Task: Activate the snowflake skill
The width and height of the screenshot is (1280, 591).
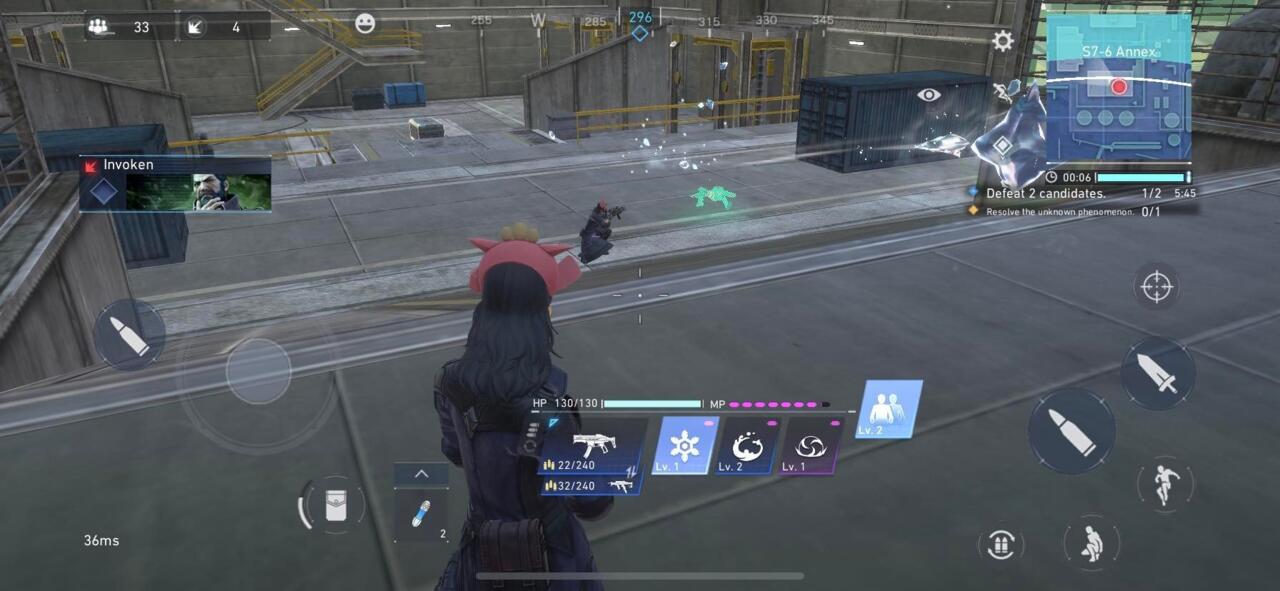Action: coord(684,446)
